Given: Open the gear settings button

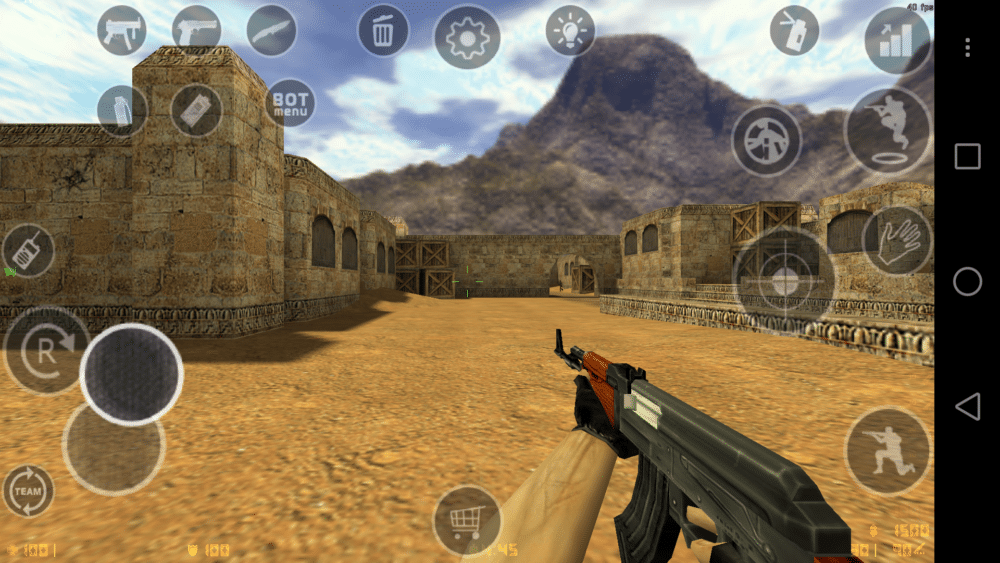Looking at the screenshot, I should coord(466,38).
